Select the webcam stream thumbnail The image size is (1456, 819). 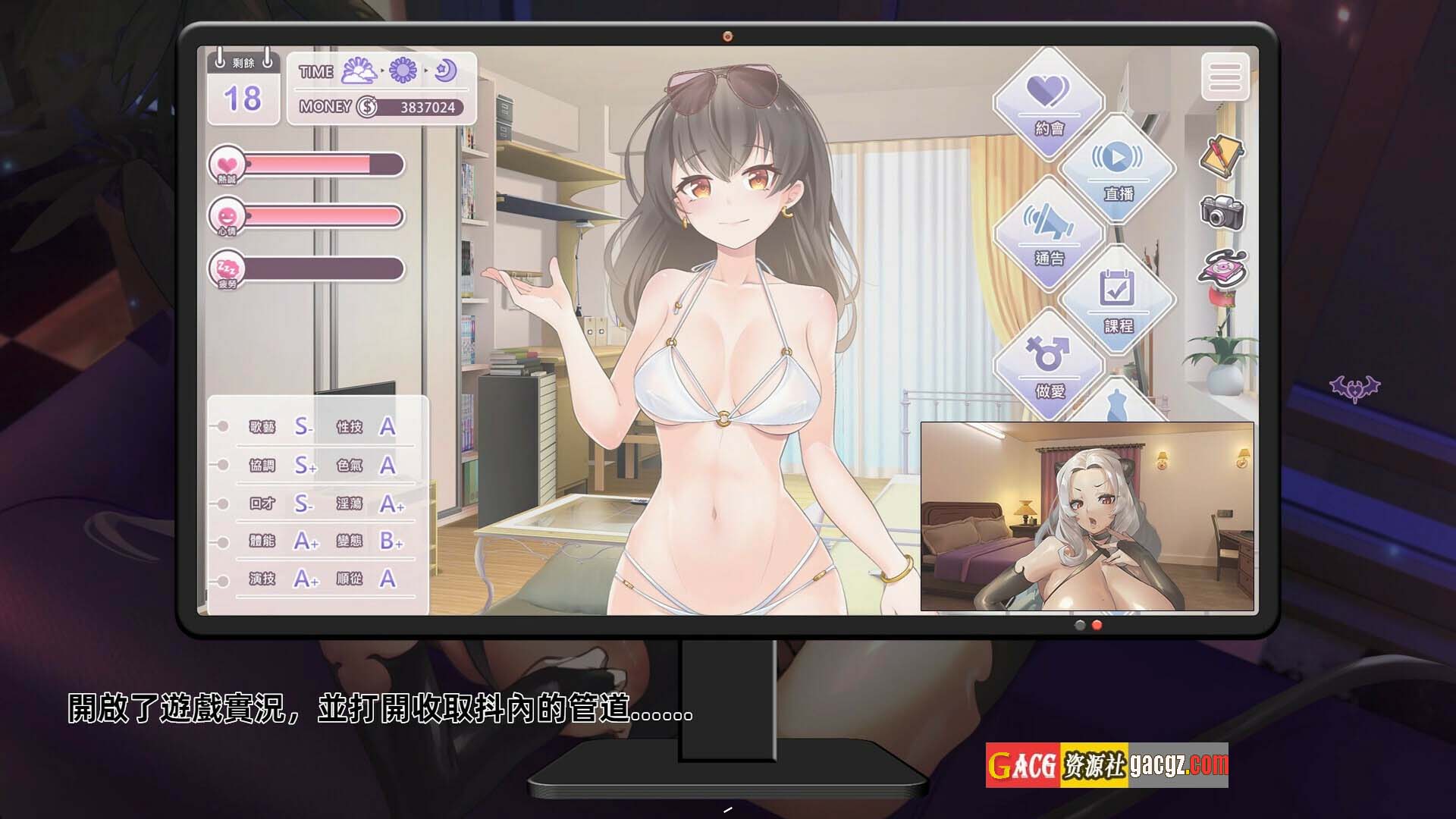[x=1087, y=516]
